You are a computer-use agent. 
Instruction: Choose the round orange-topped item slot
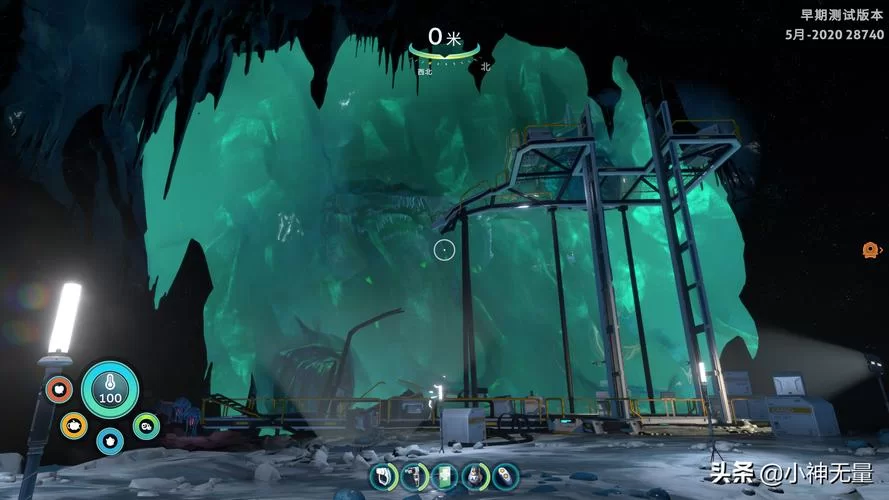pyautogui.click(x=476, y=476)
